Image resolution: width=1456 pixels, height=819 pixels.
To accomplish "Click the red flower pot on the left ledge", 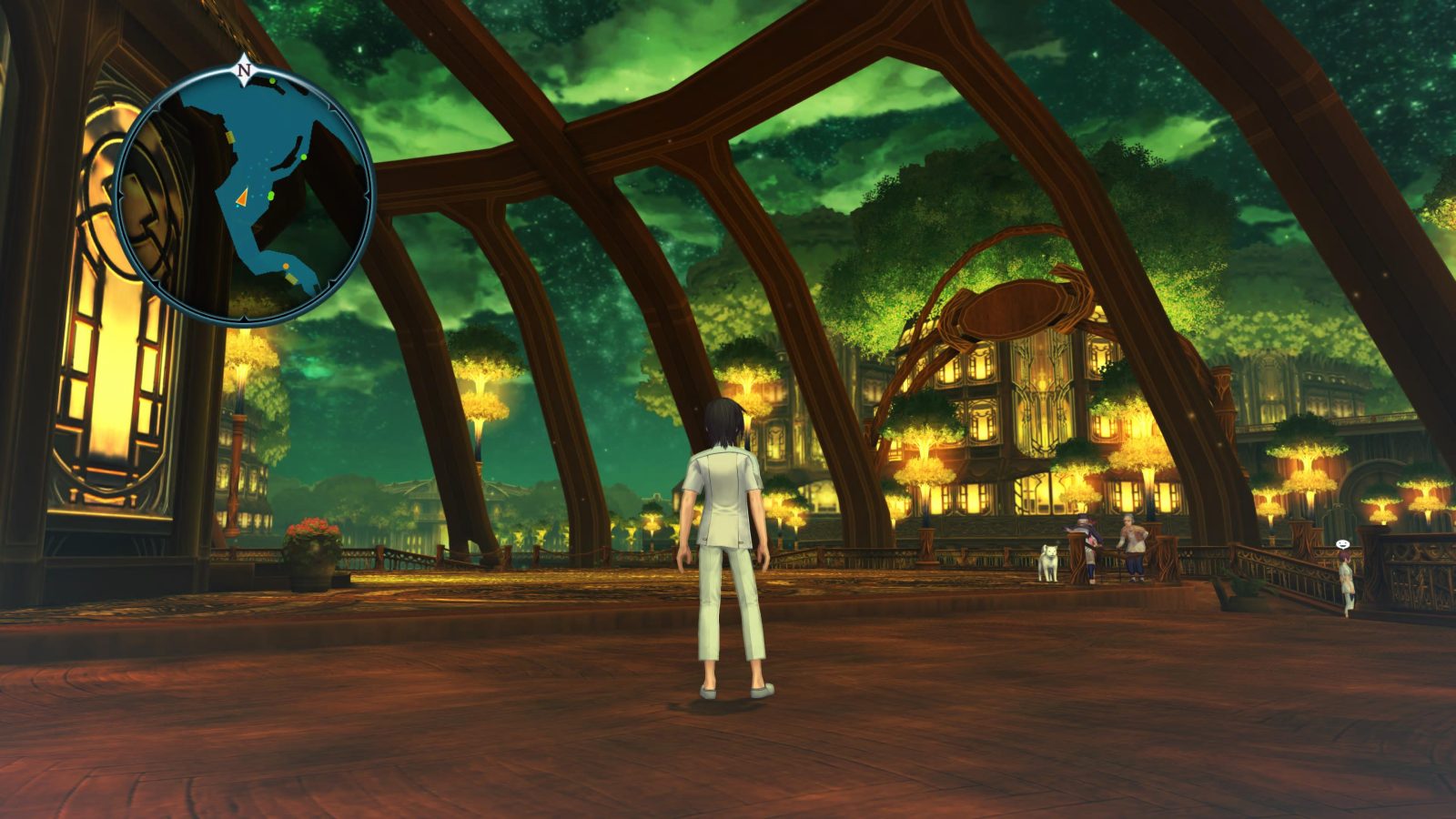I will point(309,539).
